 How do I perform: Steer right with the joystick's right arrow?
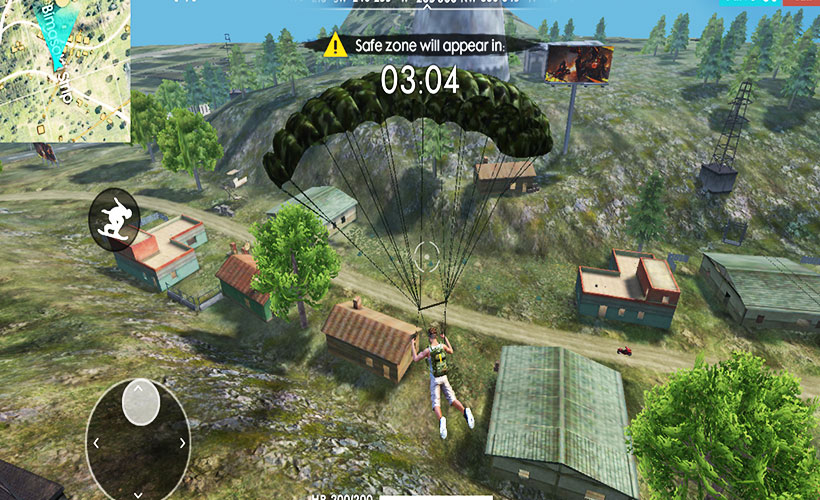182,442
